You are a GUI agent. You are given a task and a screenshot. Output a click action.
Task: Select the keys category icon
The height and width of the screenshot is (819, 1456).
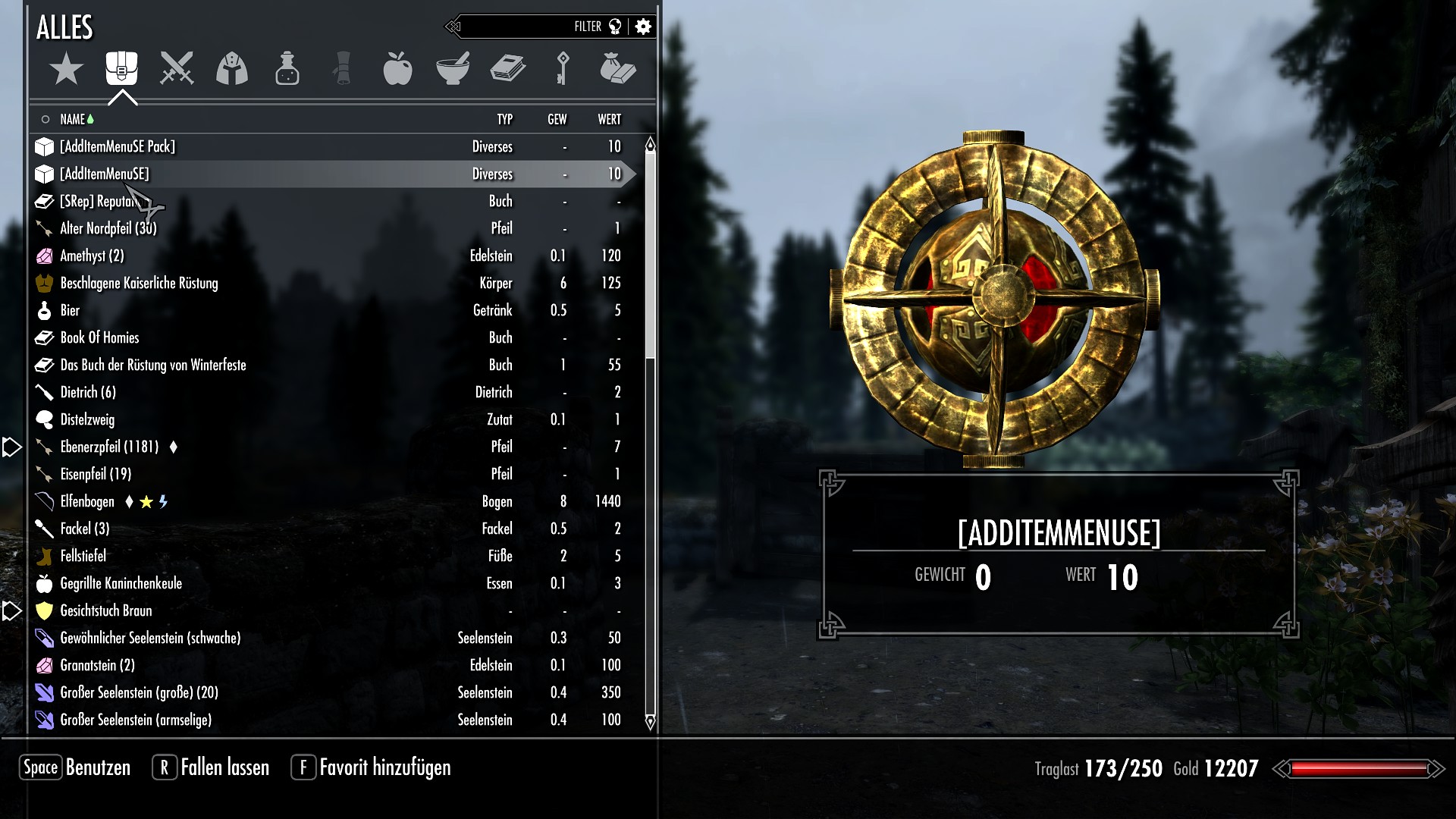point(564,69)
